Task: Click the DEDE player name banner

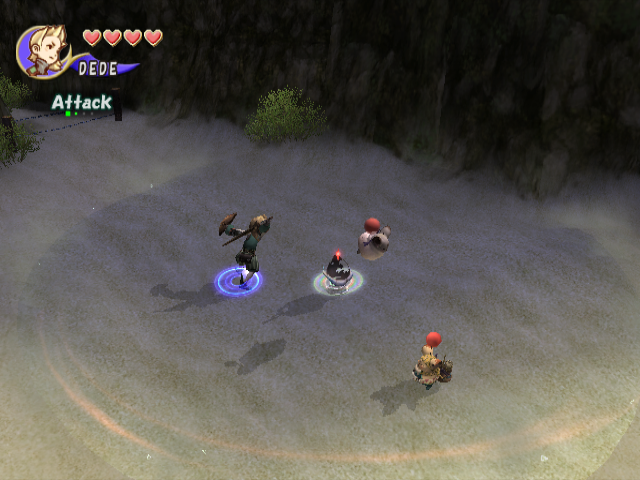Action: [98, 69]
